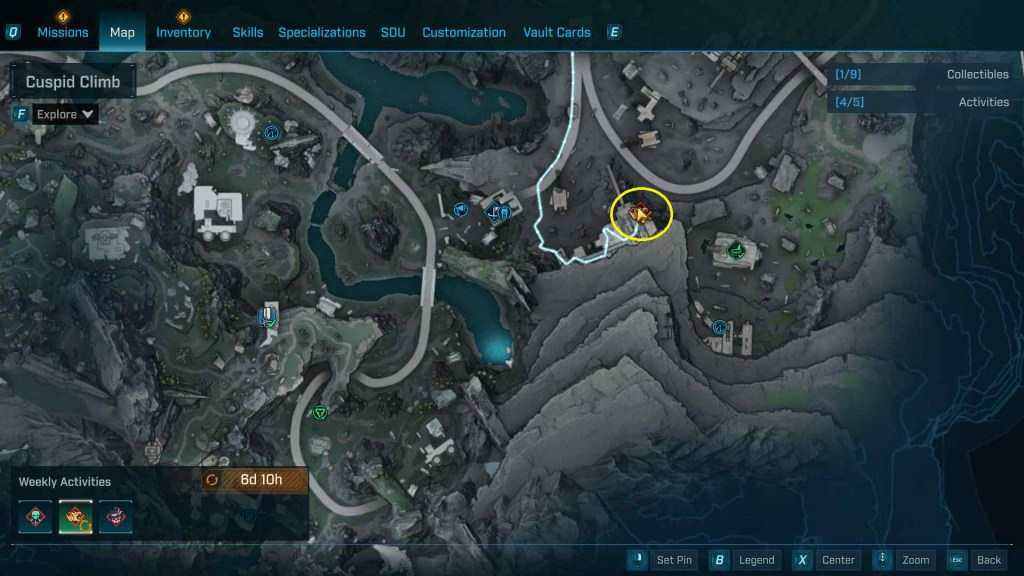Select the pink hat-face weekly activity
Viewport: 1024px width, 576px height.
pyautogui.click(x=115, y=516)
